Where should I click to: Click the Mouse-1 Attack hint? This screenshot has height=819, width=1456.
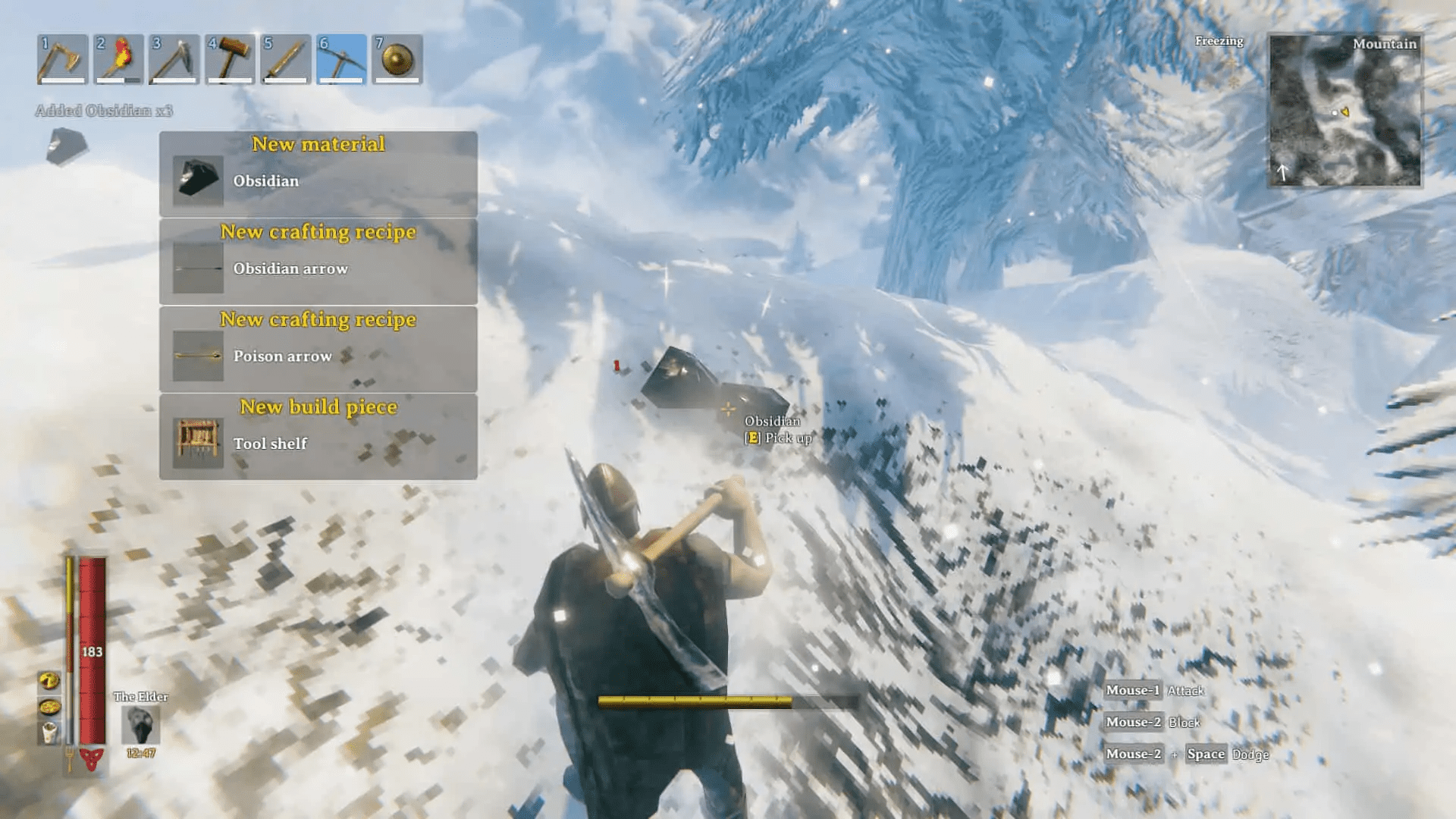[1156, 690]
